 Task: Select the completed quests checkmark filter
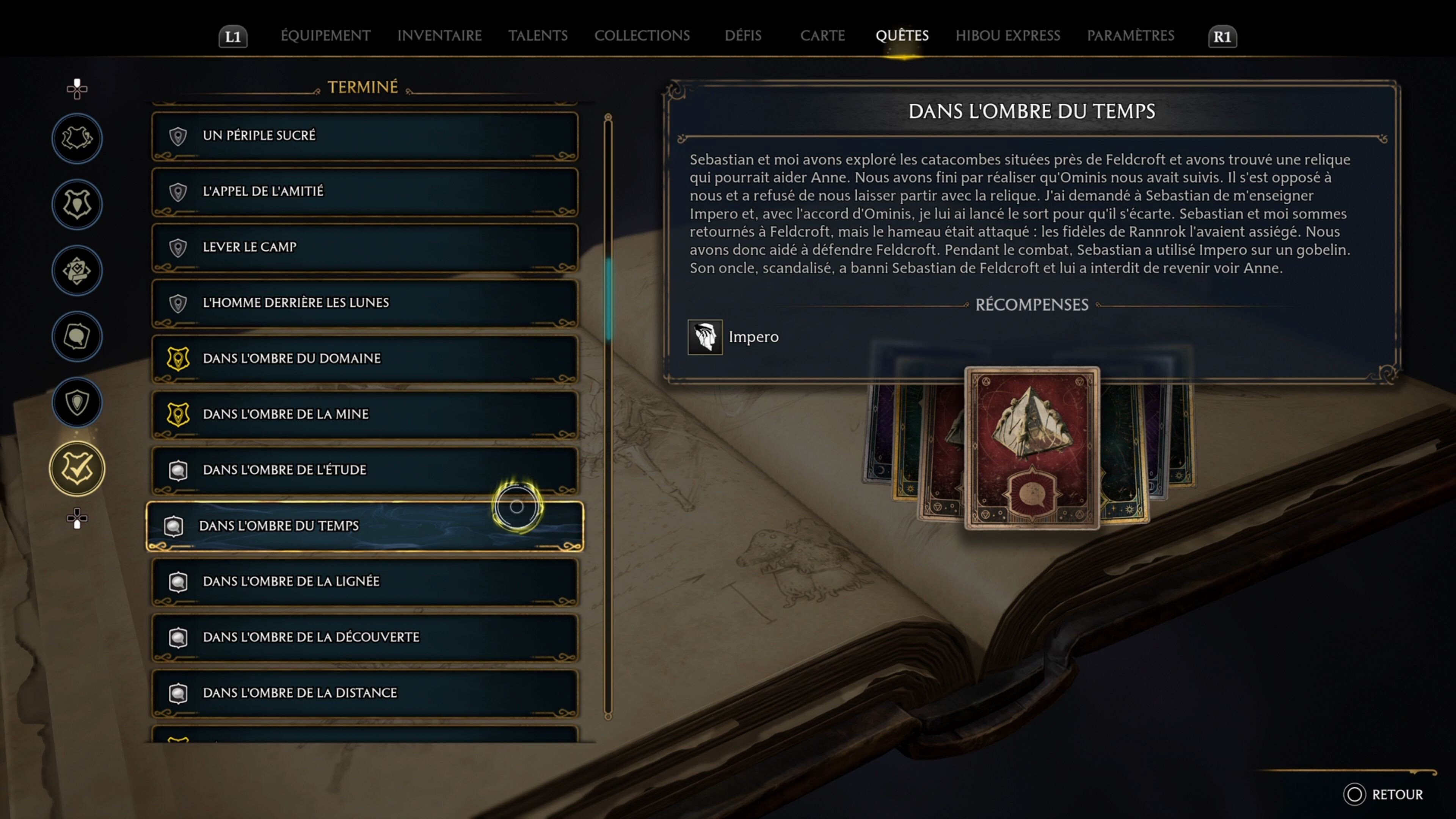click(77, 469)
